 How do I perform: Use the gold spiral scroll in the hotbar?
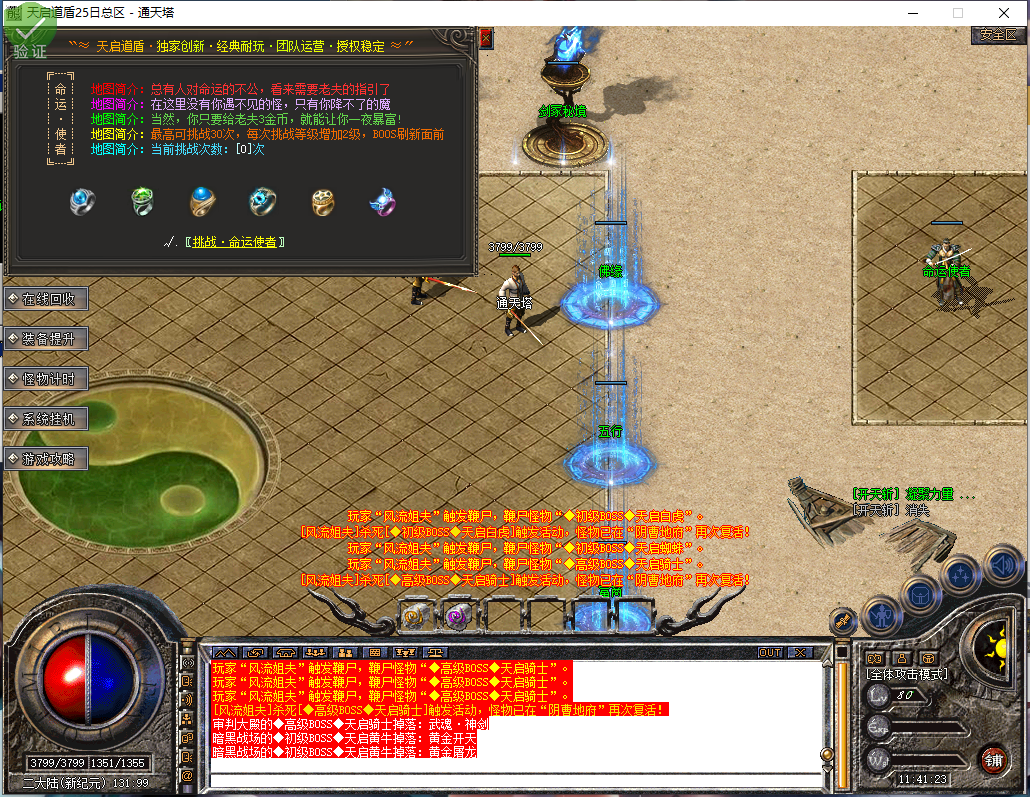coord(415,616)
